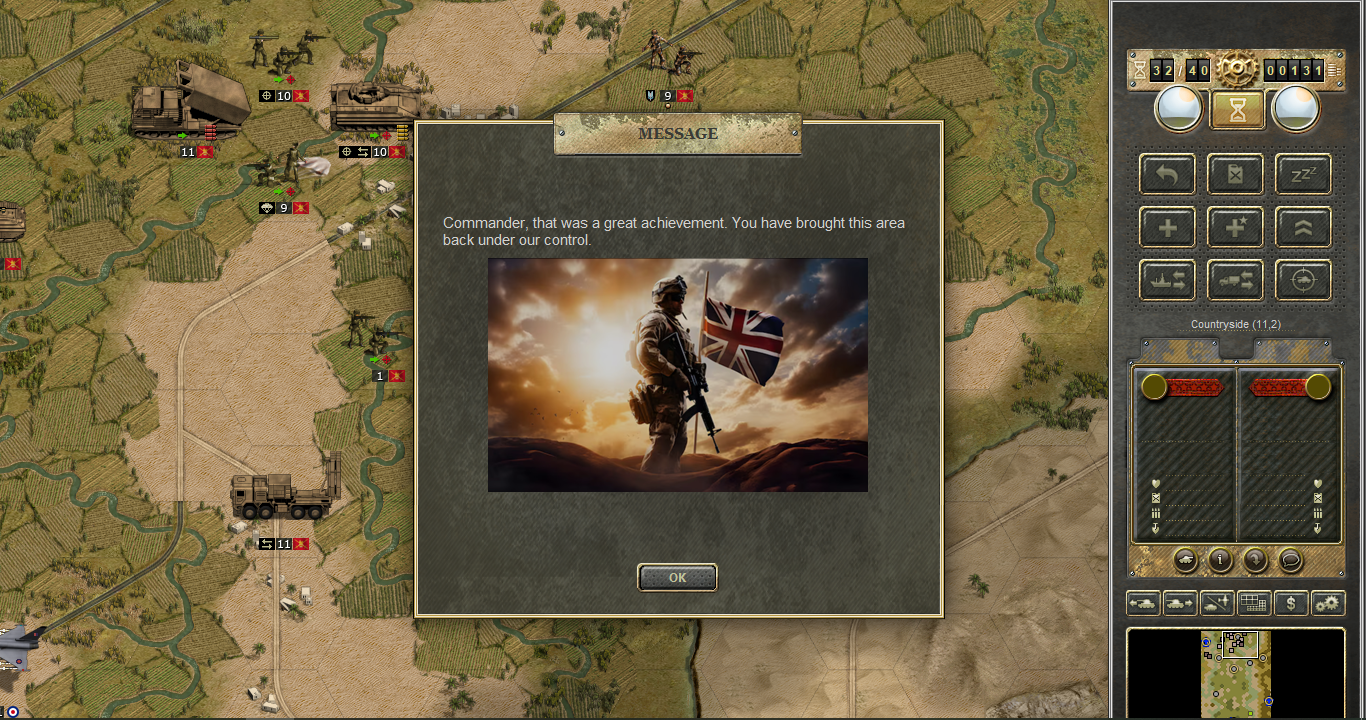Select previous unit with left-arrow tank button
Viewport: 1366px width, 720px height.
[1143, 603]
